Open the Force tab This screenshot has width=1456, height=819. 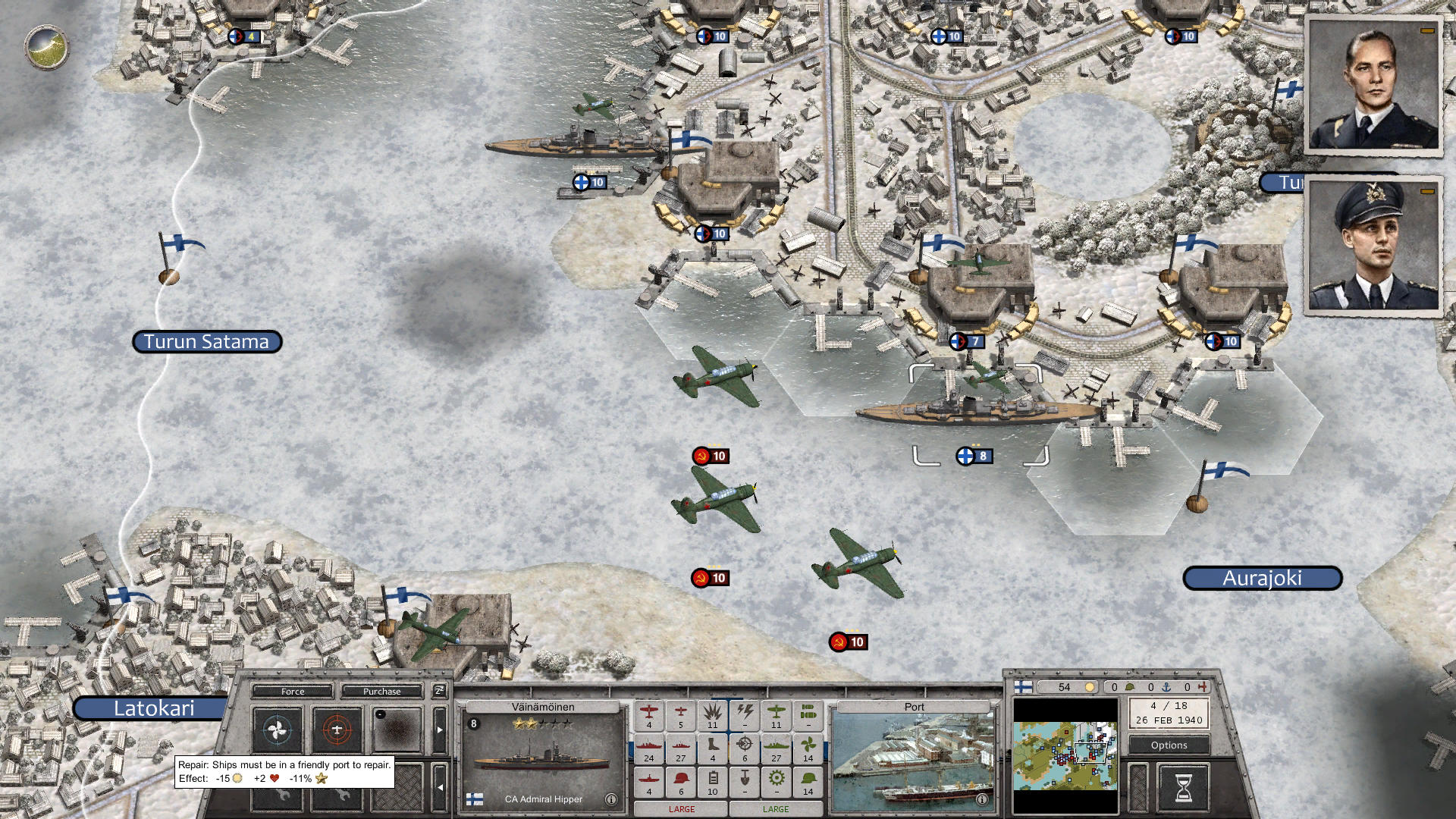[x=293, y=692]
